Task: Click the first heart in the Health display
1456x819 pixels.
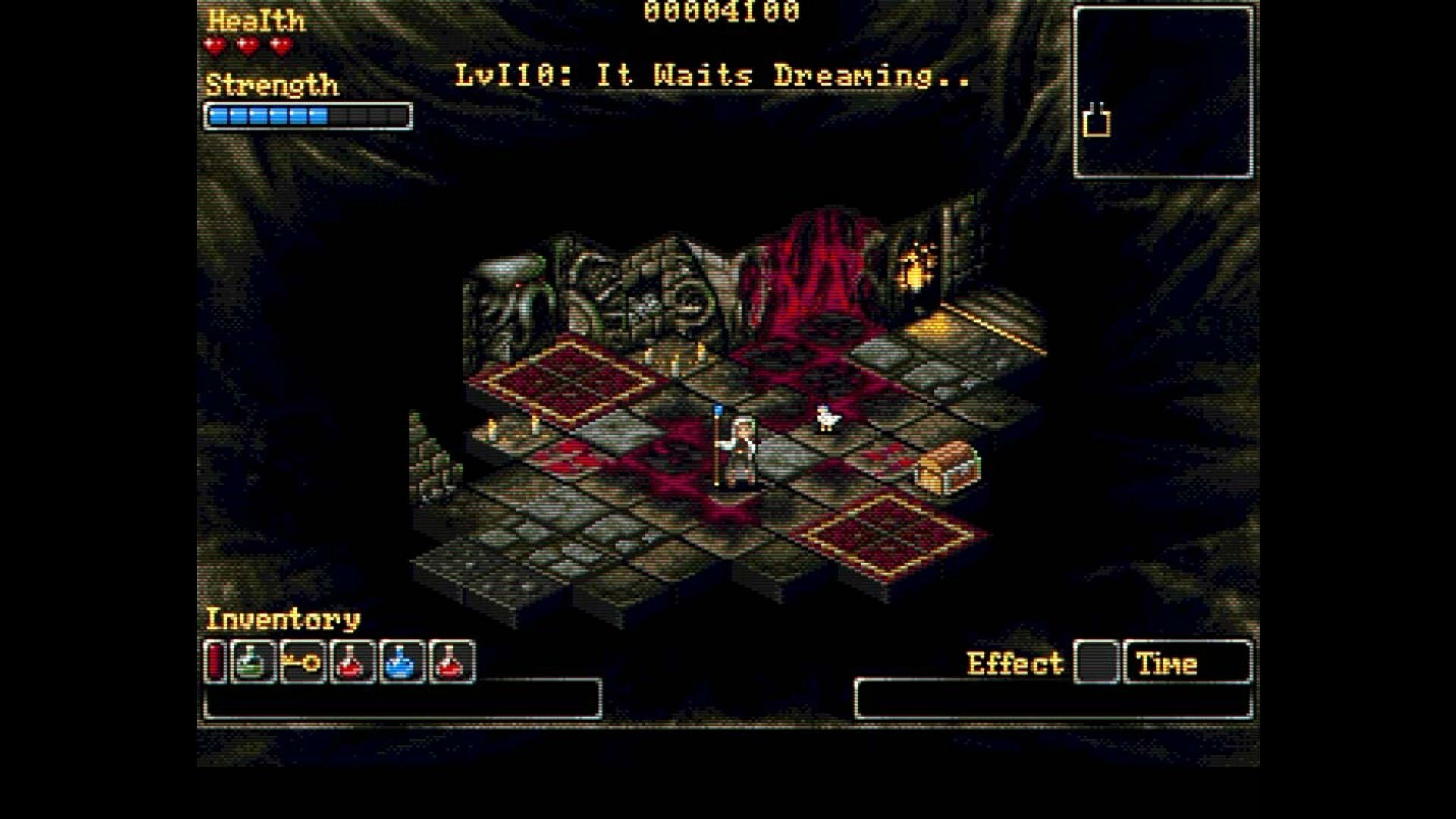Action: click(x=214, y=45)
